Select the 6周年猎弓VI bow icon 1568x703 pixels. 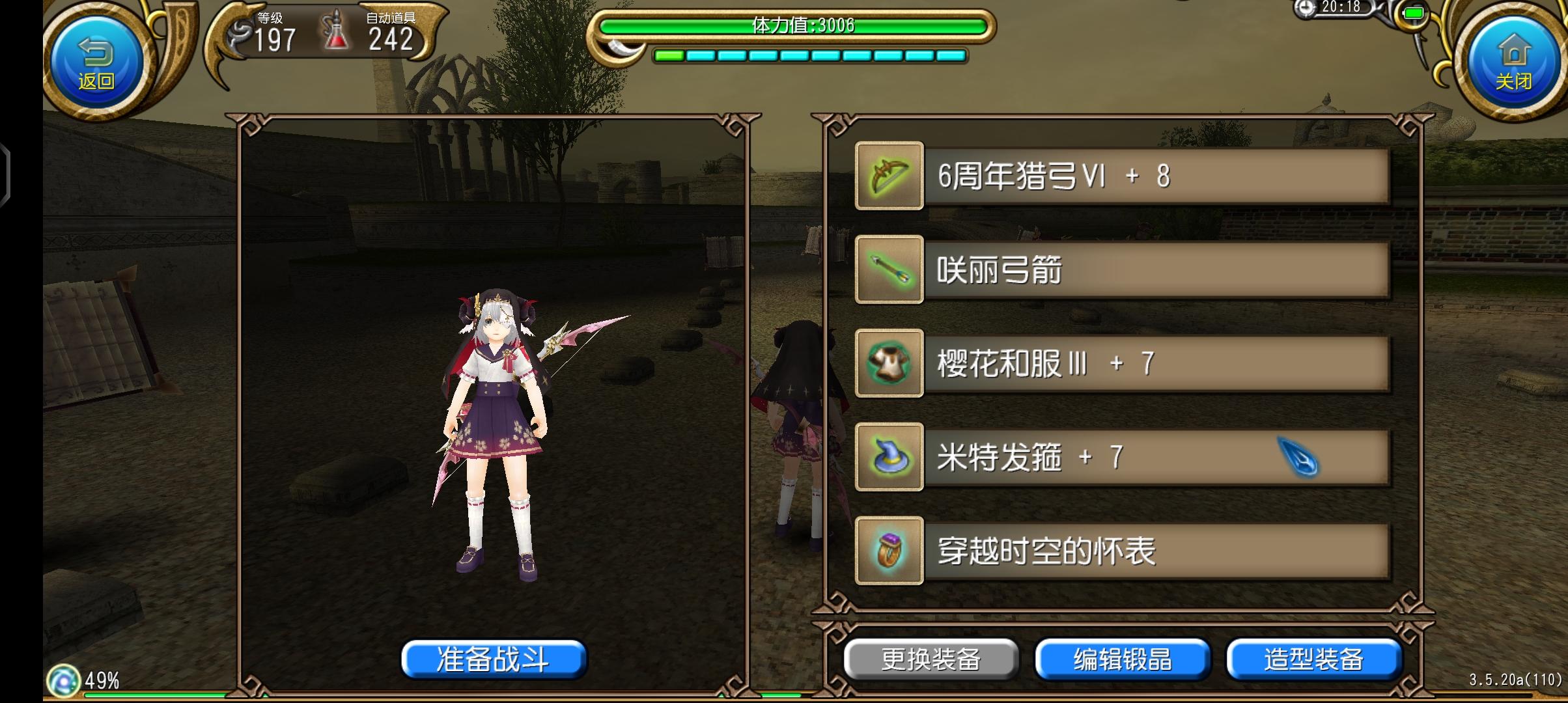pos(890,176)
